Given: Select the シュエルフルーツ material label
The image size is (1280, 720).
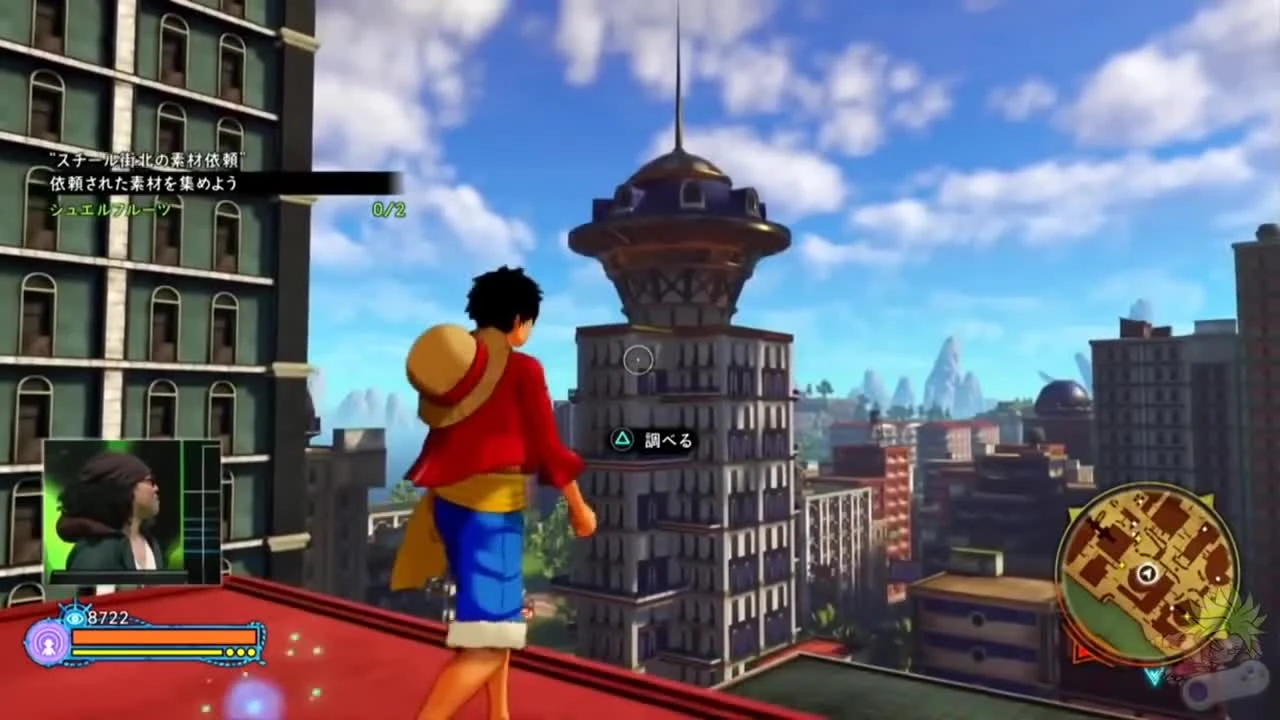Looking at the screenshot, I should point(110,209).
